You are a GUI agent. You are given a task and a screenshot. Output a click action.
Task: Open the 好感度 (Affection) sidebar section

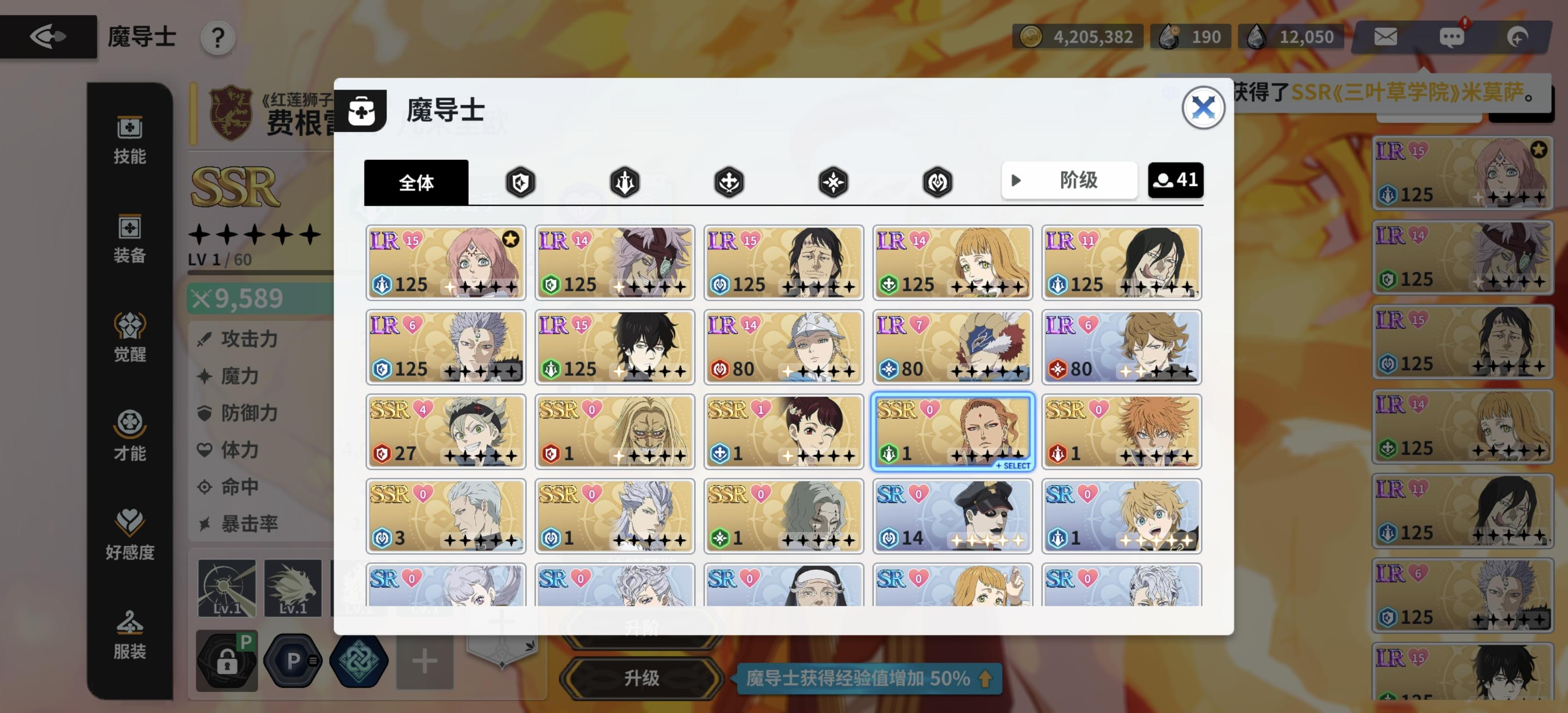coord(129,533)
